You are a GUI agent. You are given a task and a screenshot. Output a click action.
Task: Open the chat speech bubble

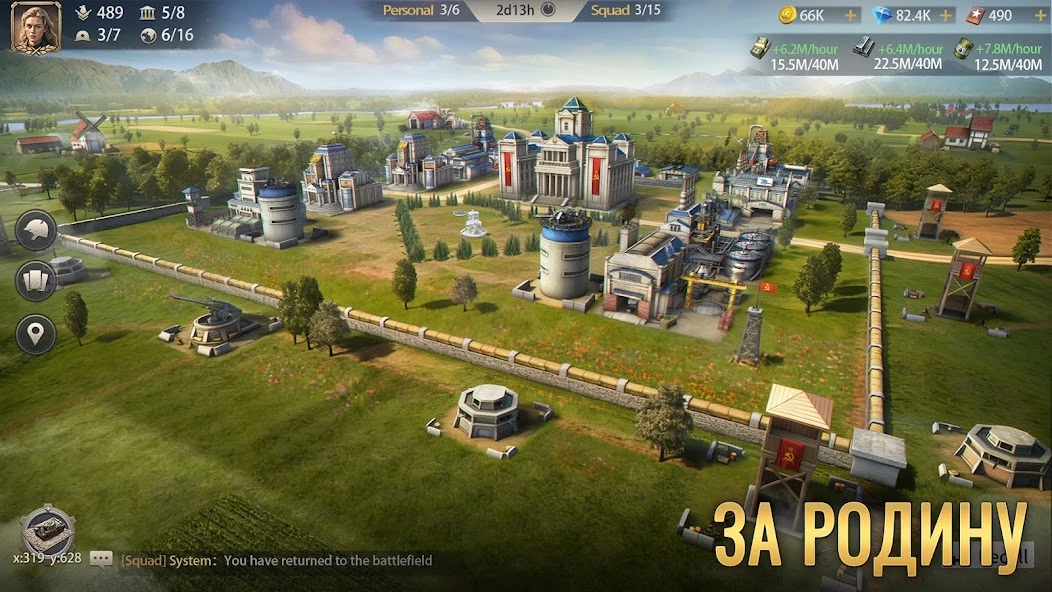101,560
